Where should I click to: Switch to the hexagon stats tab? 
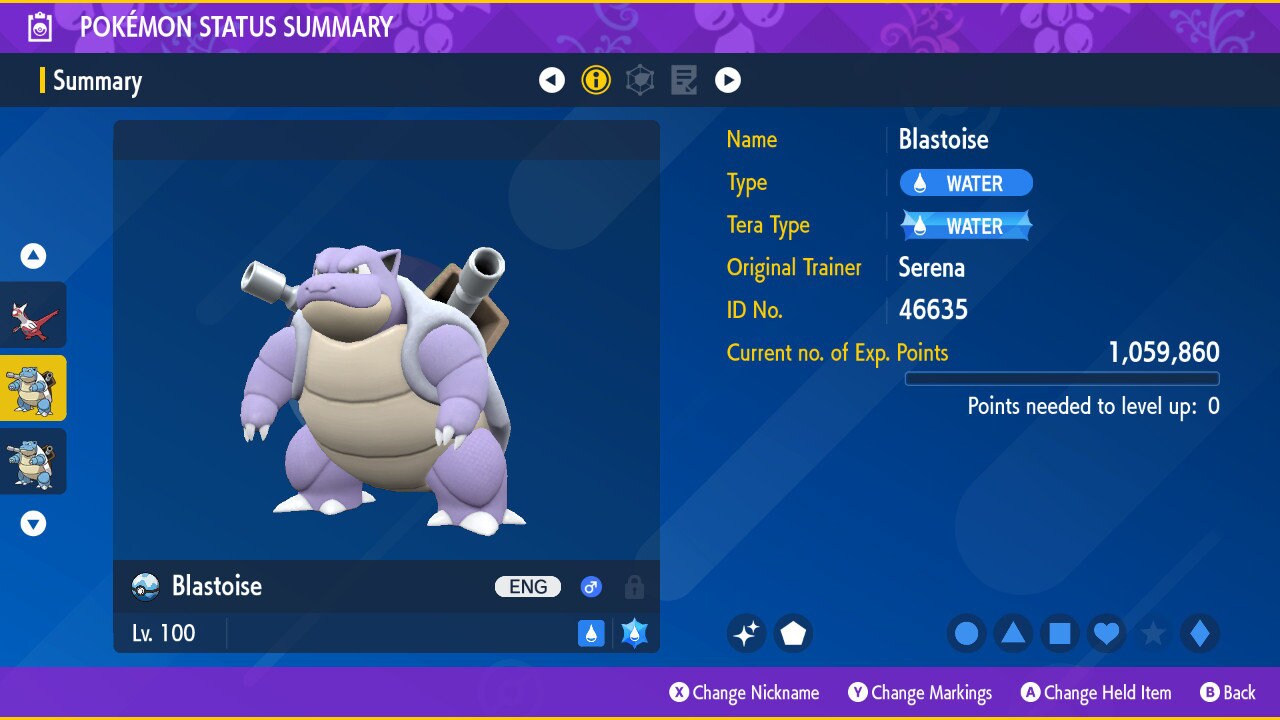[640, 80]
